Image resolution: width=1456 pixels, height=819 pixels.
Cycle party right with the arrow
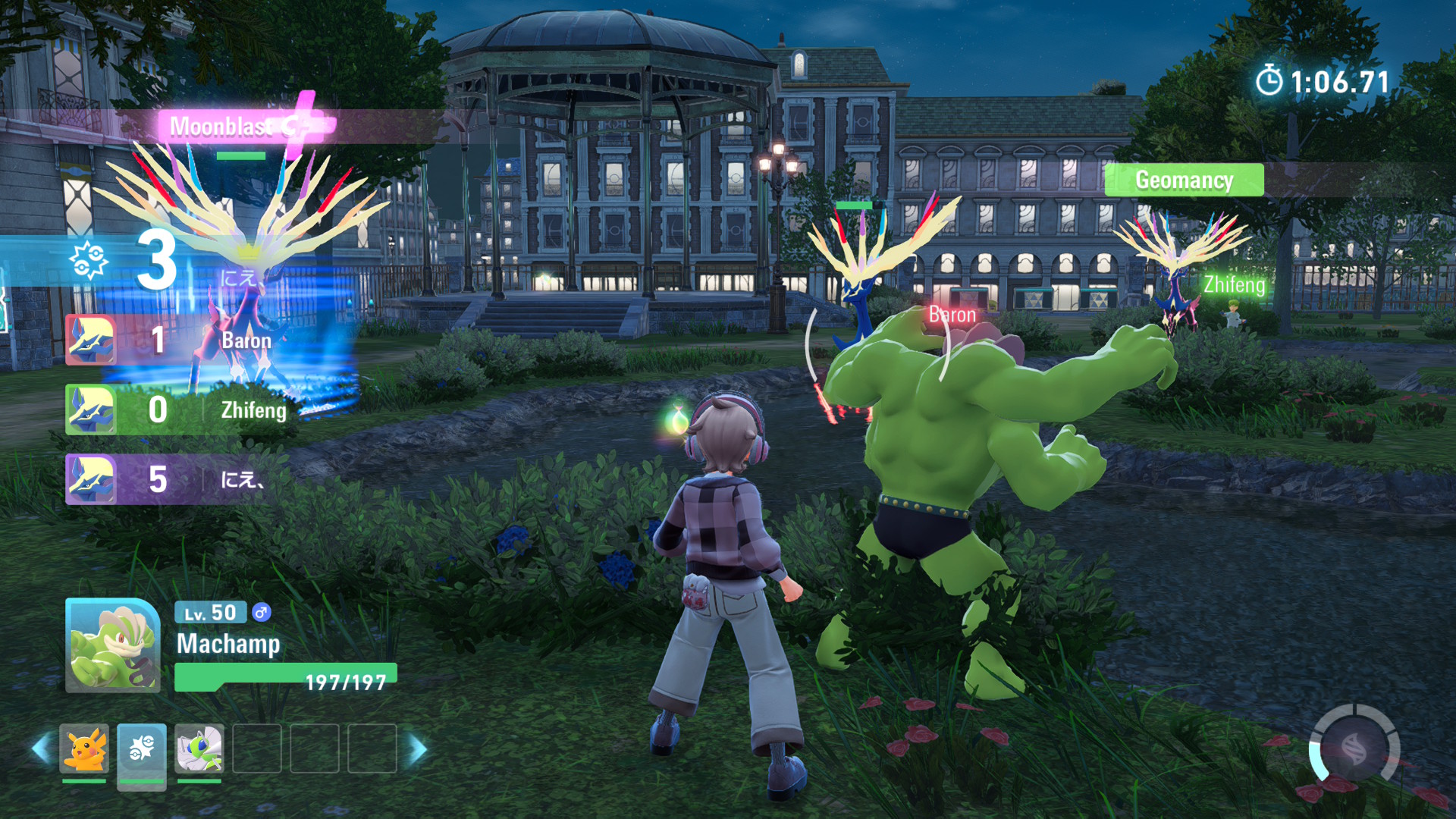pyautogui.click(x=419, y=749)
